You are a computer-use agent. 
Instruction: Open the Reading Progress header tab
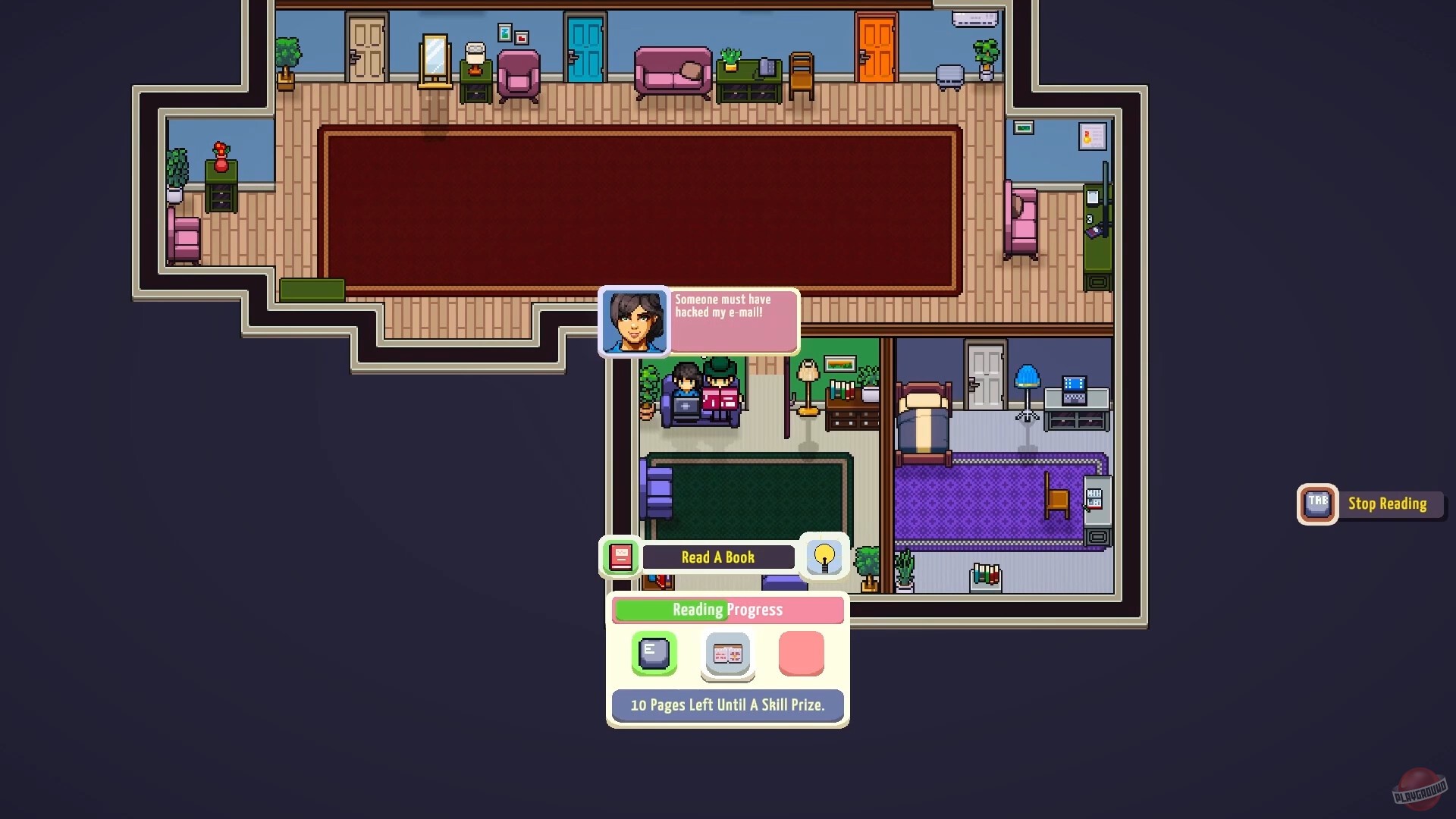[x=727, y=610]
